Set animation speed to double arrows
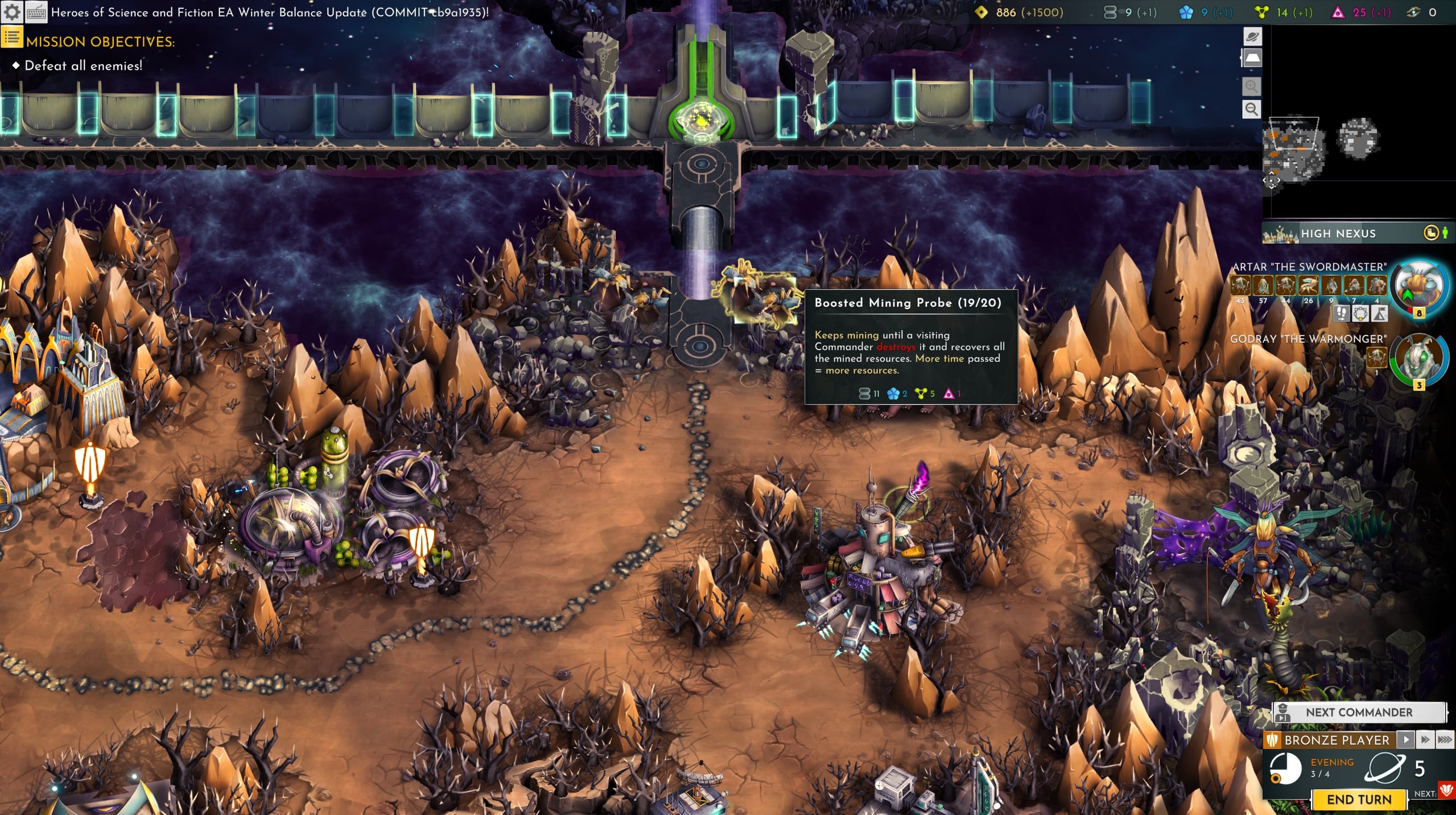 tap(1425, 739)
